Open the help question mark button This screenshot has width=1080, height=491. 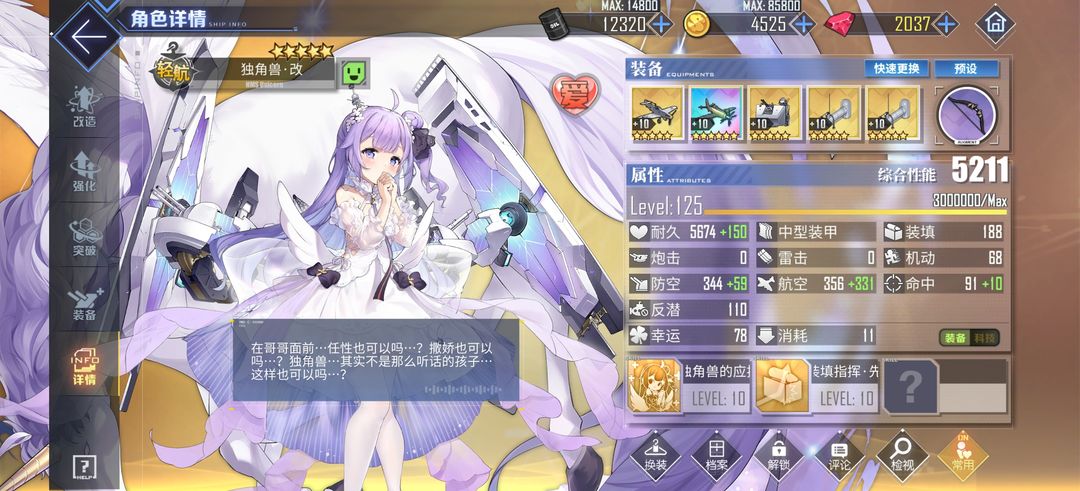[x=85, y=467]
